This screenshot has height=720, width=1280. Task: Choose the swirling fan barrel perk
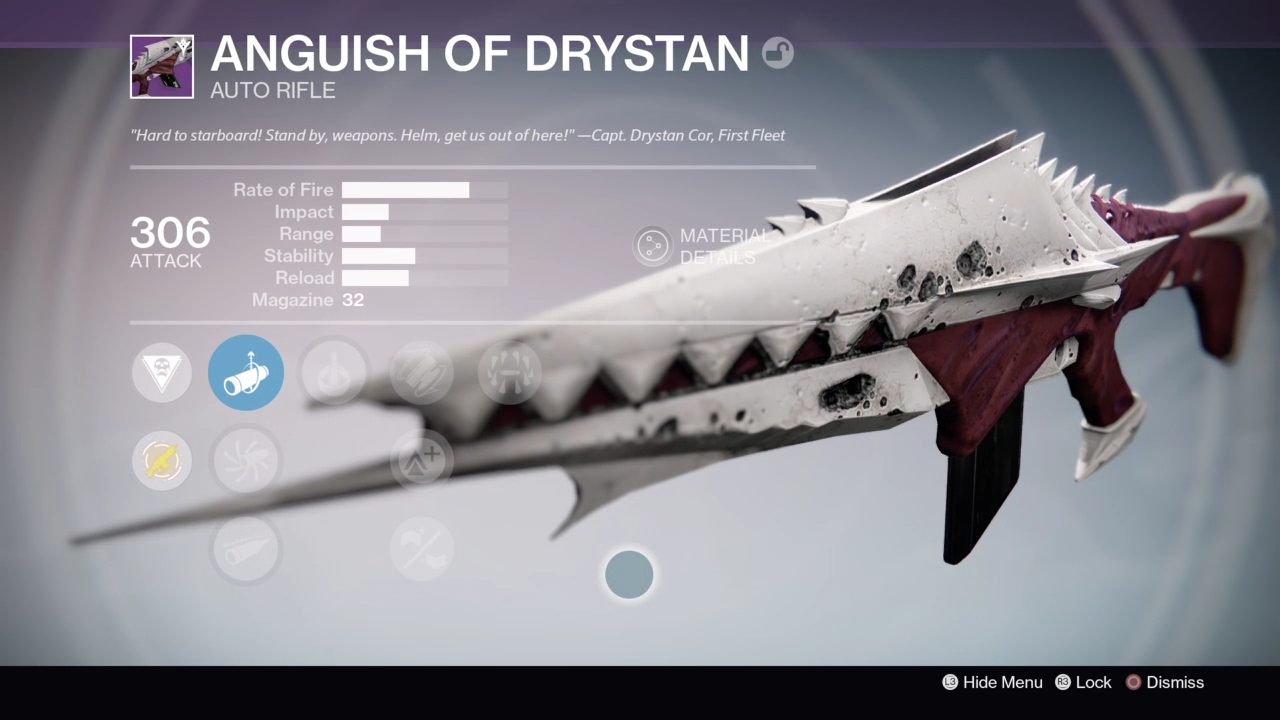tap(246, 461)
